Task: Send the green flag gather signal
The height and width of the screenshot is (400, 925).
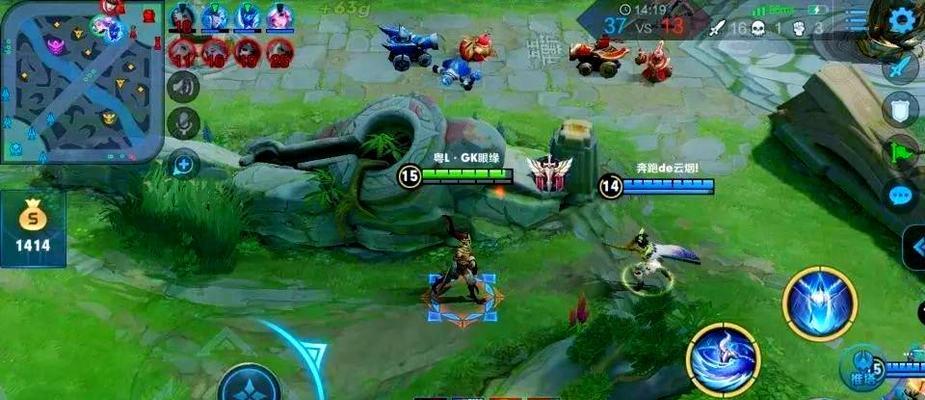Action: pyautogui.click(x=901, y=151)
